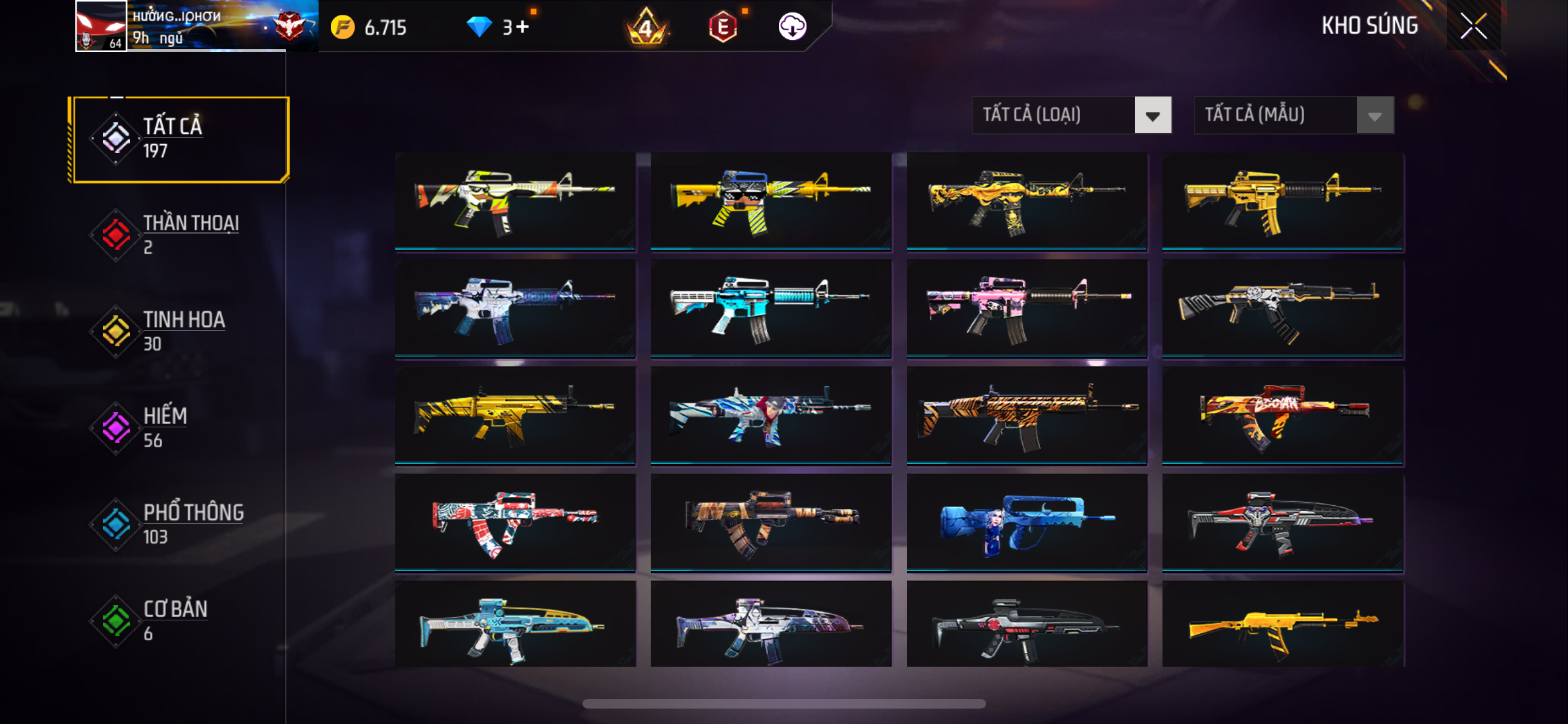Open the Tất Cả (Loại) dropdown
The height and width of the screenshot is (724, 1568).
tap(1071, 115)
